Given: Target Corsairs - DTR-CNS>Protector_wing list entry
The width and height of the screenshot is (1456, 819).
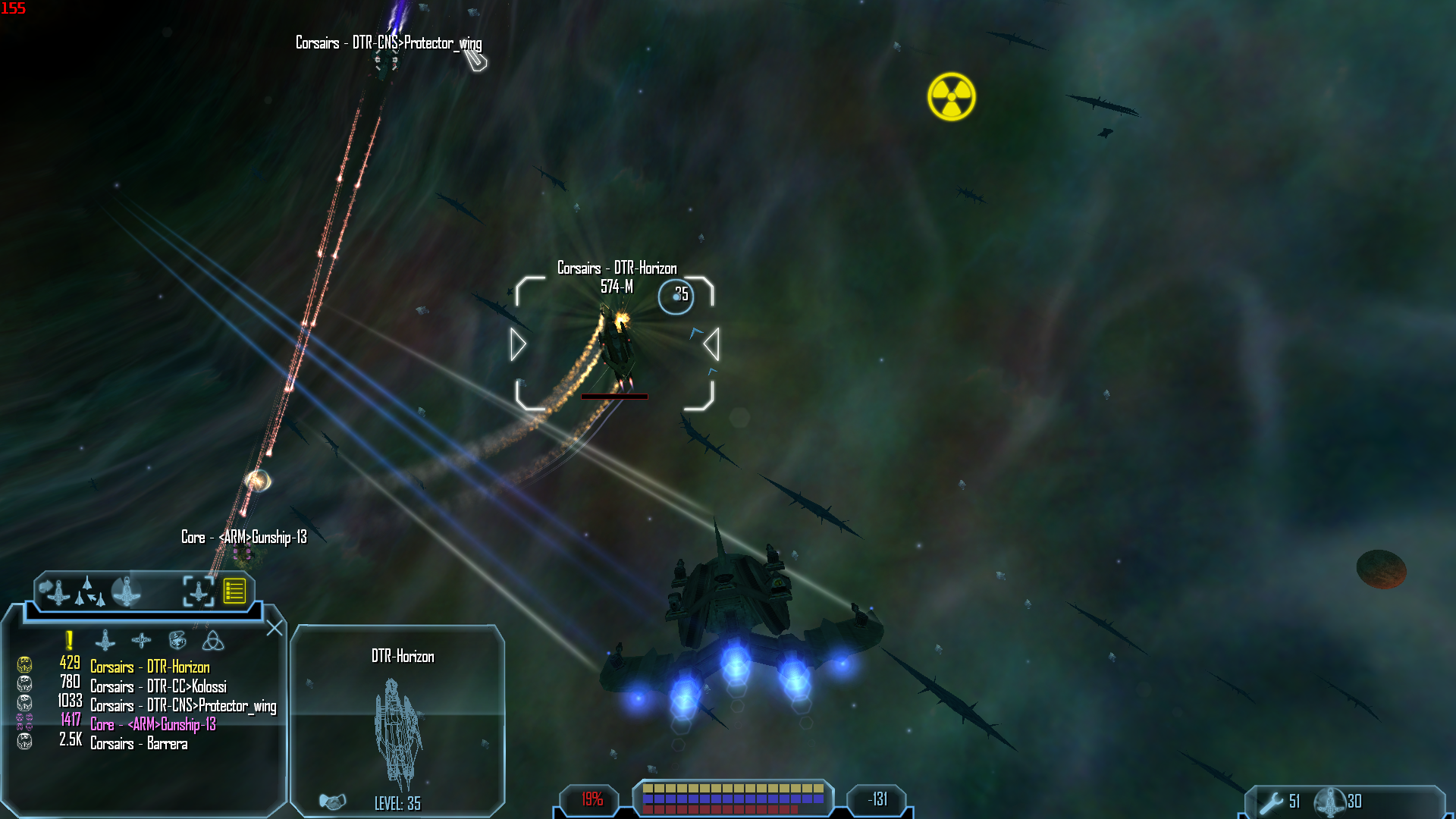Looking at the screenshot, I should pyautogui.click(x=183, y=706).
